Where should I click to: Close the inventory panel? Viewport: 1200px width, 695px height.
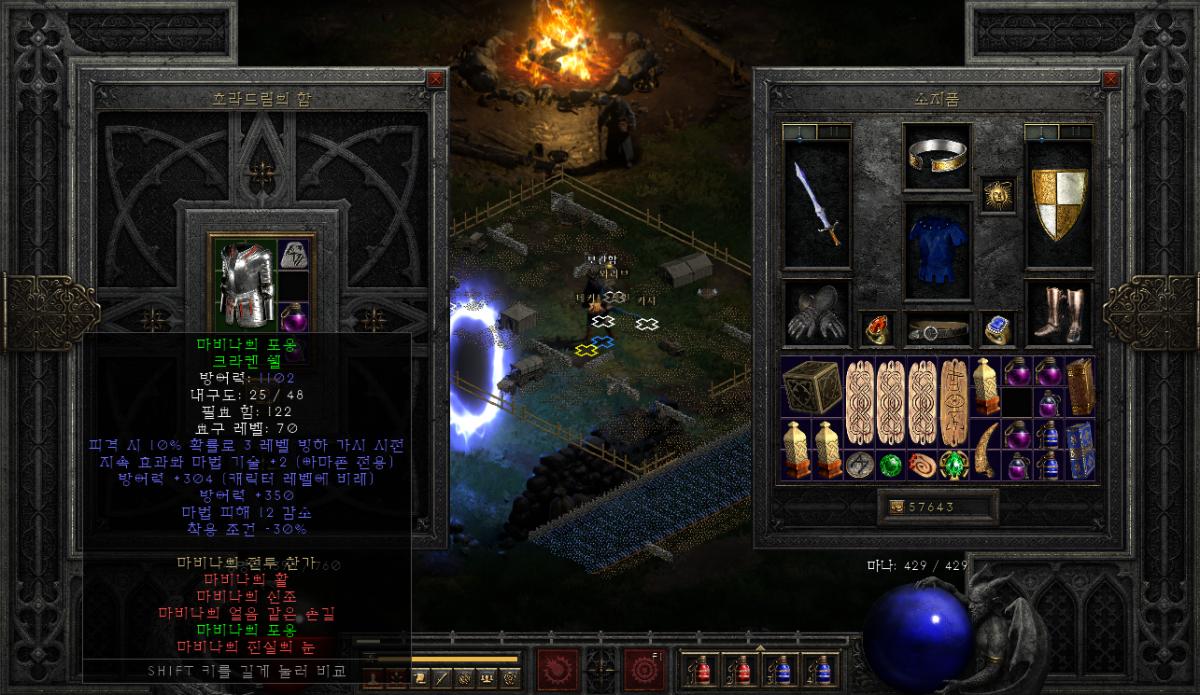click(x=1109, y=78)
